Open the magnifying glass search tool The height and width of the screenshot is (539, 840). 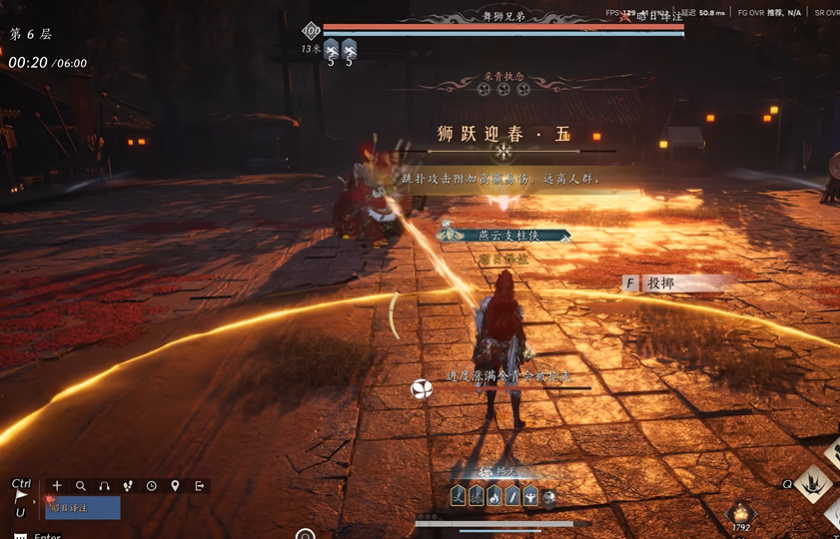coord(81,486)
